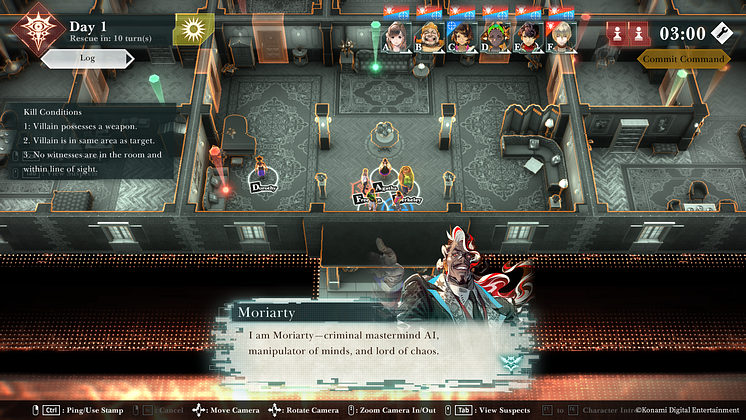This screenshot has height=420, width=746.
Task: Choose suspect portrait F
Action: (x=560, y=35)
